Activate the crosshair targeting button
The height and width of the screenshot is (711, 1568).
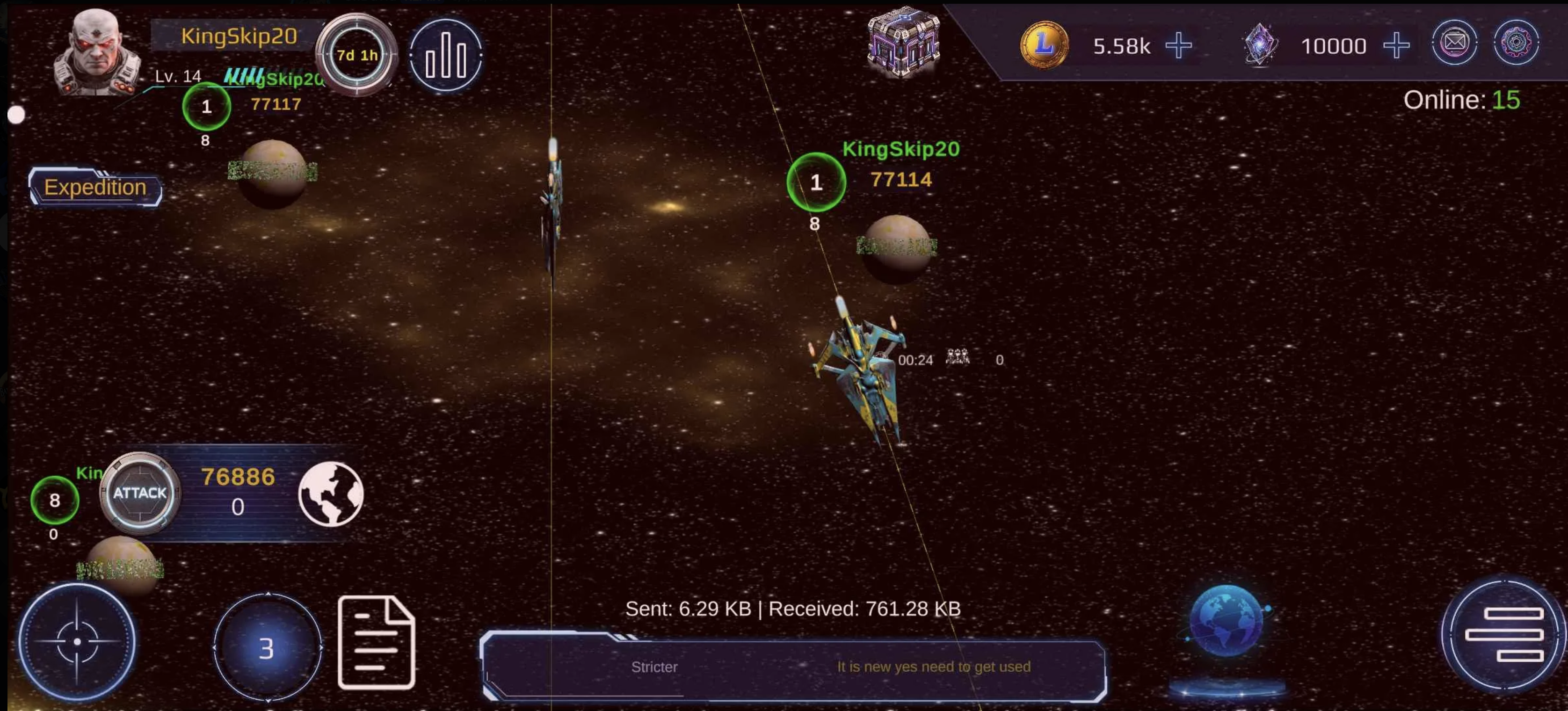[77, 641]
